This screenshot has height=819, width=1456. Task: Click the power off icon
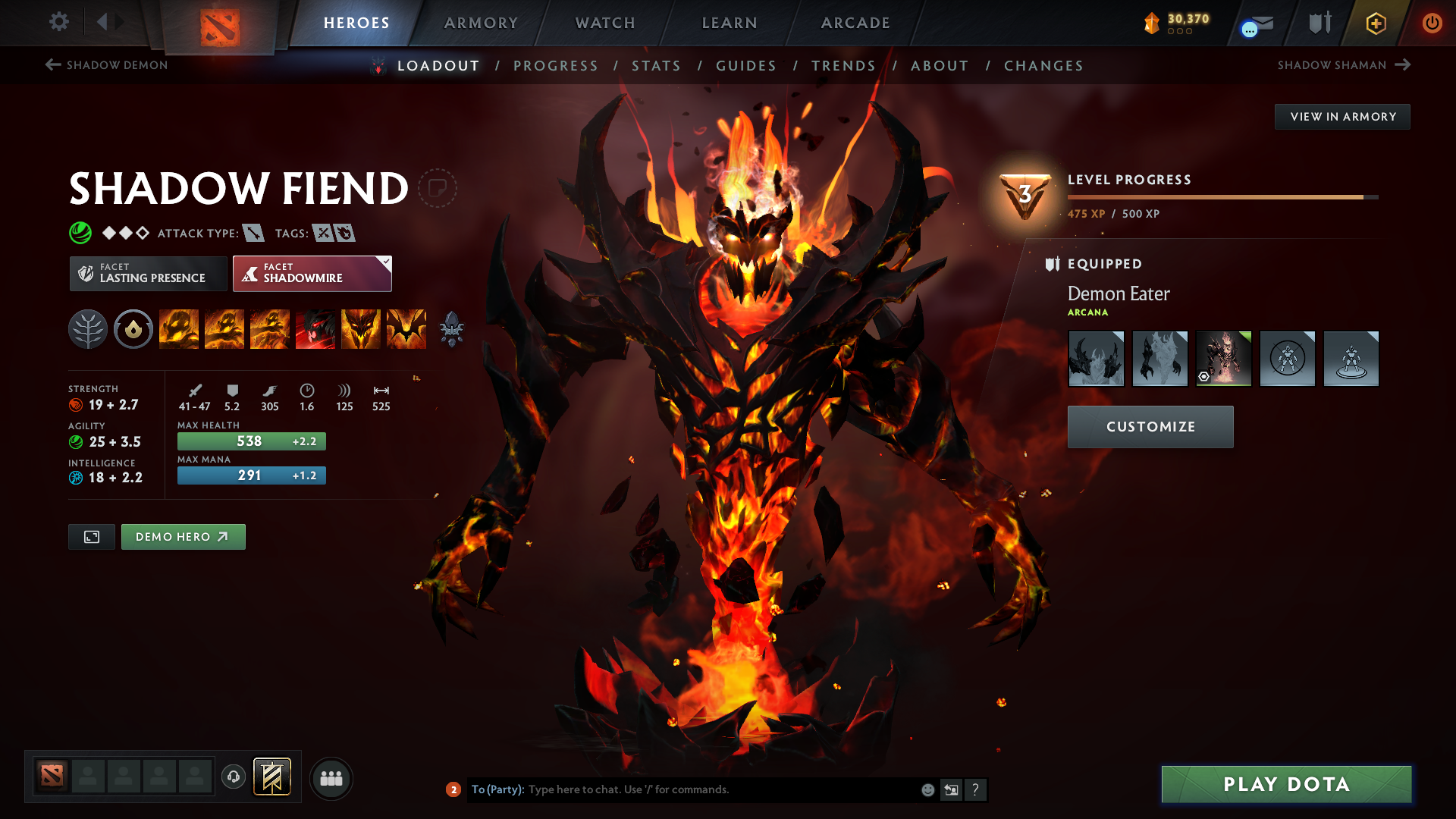(1432, 23)
